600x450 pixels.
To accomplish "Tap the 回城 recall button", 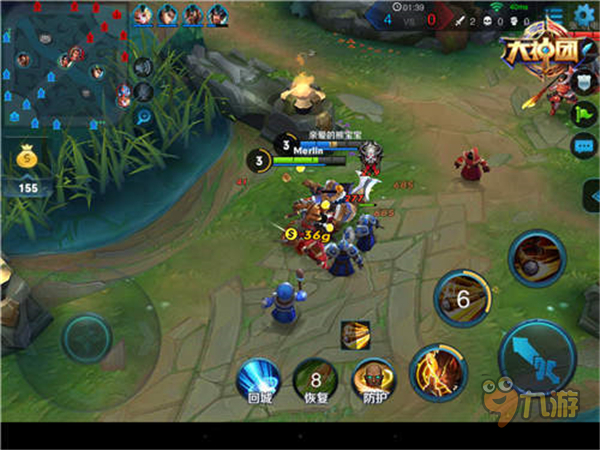I will point(258,381).
